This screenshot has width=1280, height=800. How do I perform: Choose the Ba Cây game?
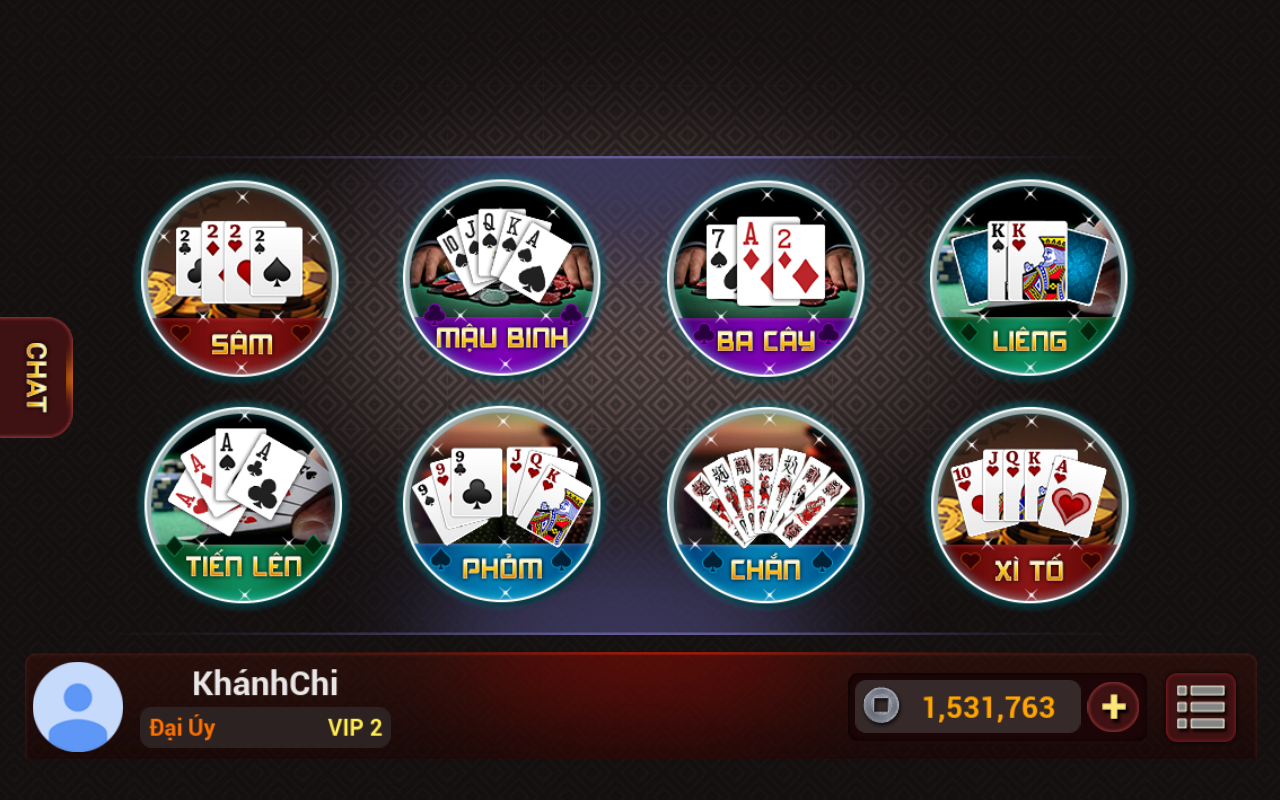(765, 278)
